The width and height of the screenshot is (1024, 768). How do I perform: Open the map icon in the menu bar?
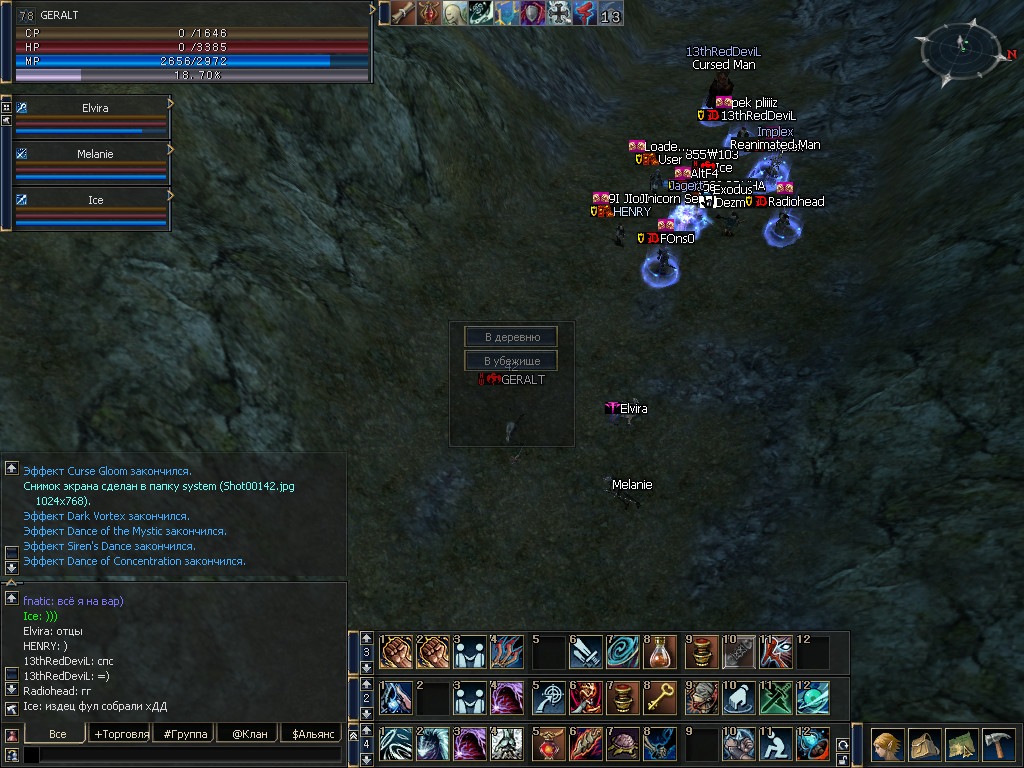point(961,746)
